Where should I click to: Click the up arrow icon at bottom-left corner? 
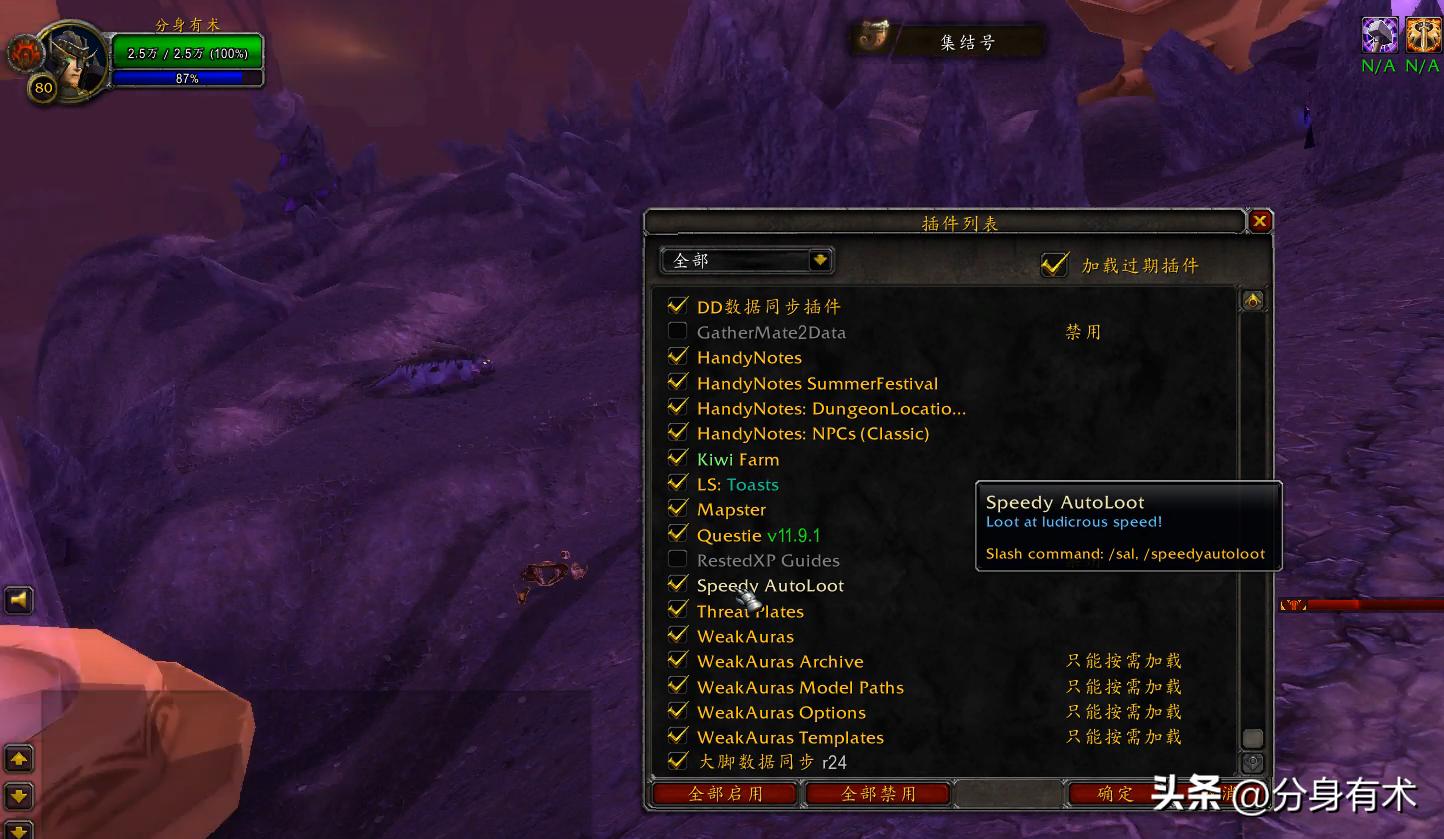click(x=19, y=760)
